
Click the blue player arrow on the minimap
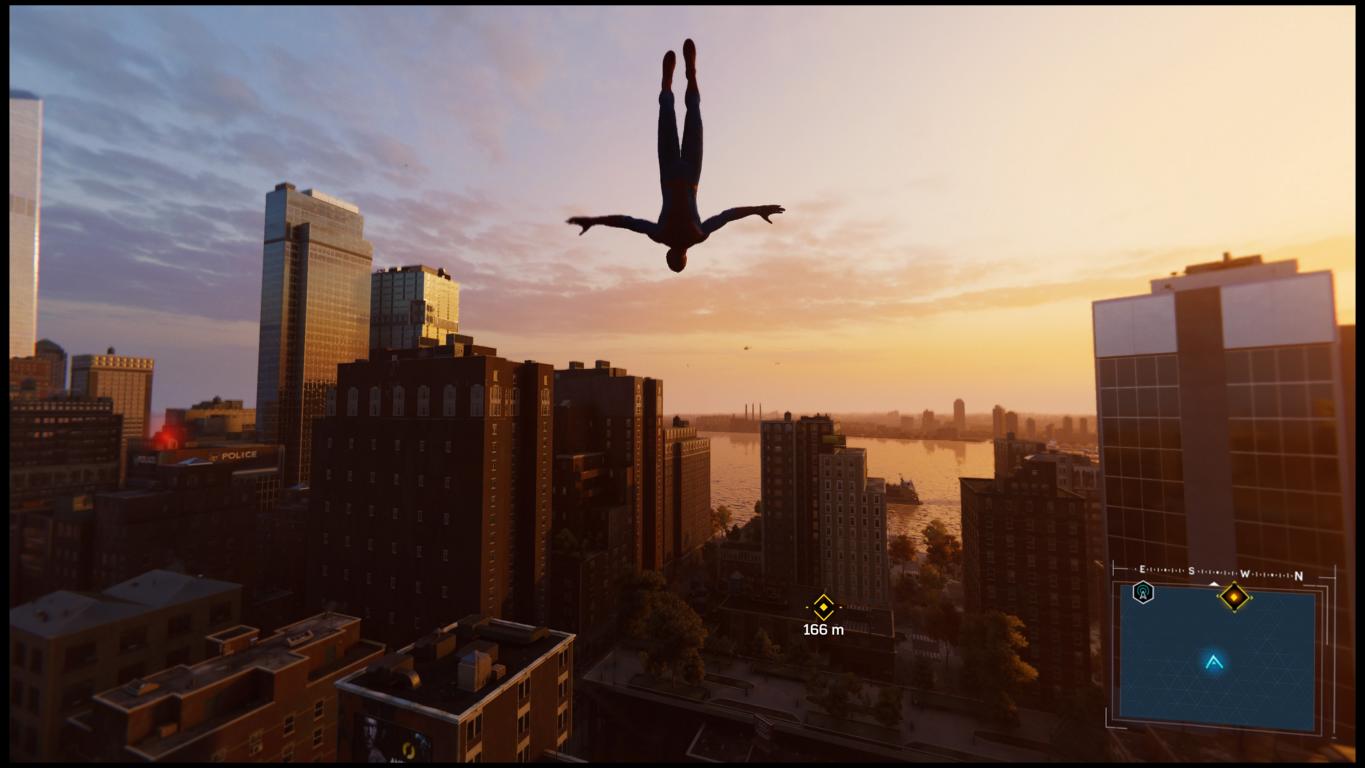(1214, 661)
